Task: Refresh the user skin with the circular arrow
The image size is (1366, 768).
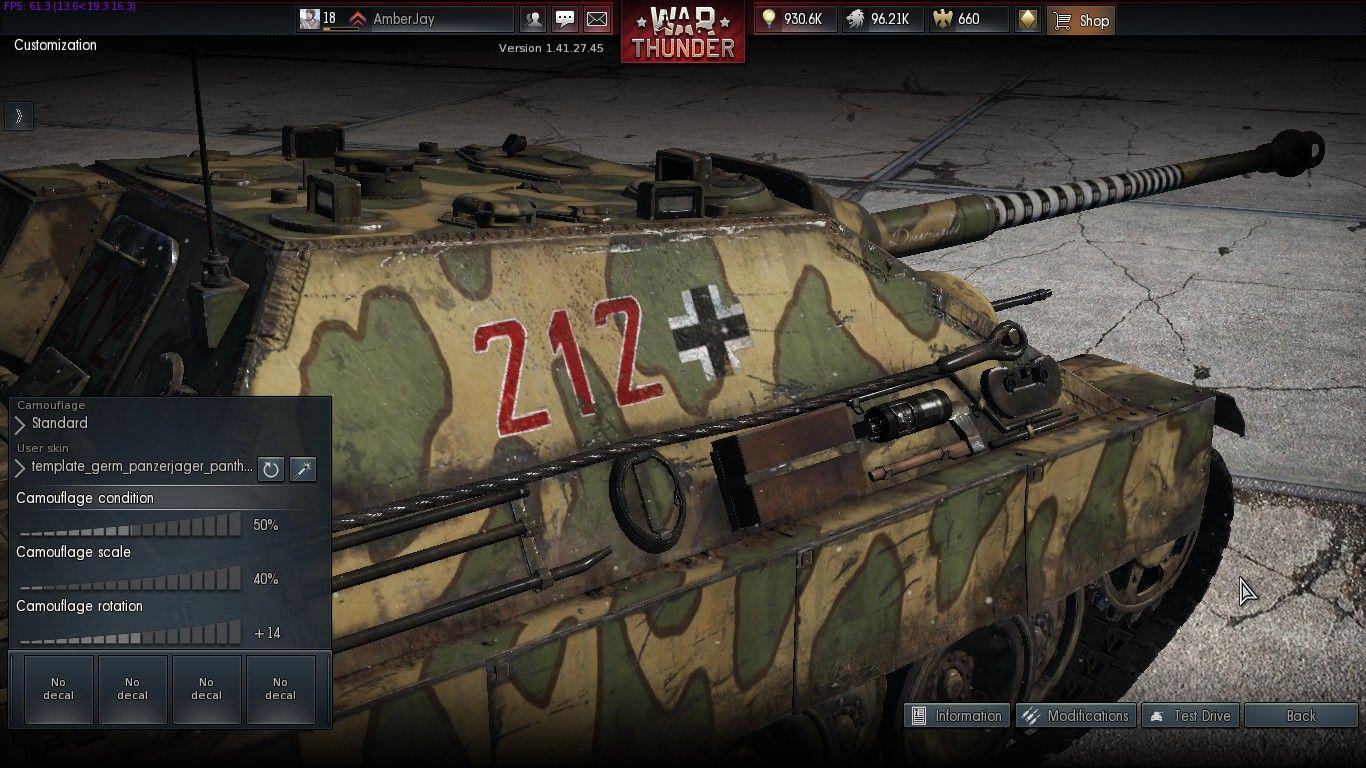Action: (271, 468)
